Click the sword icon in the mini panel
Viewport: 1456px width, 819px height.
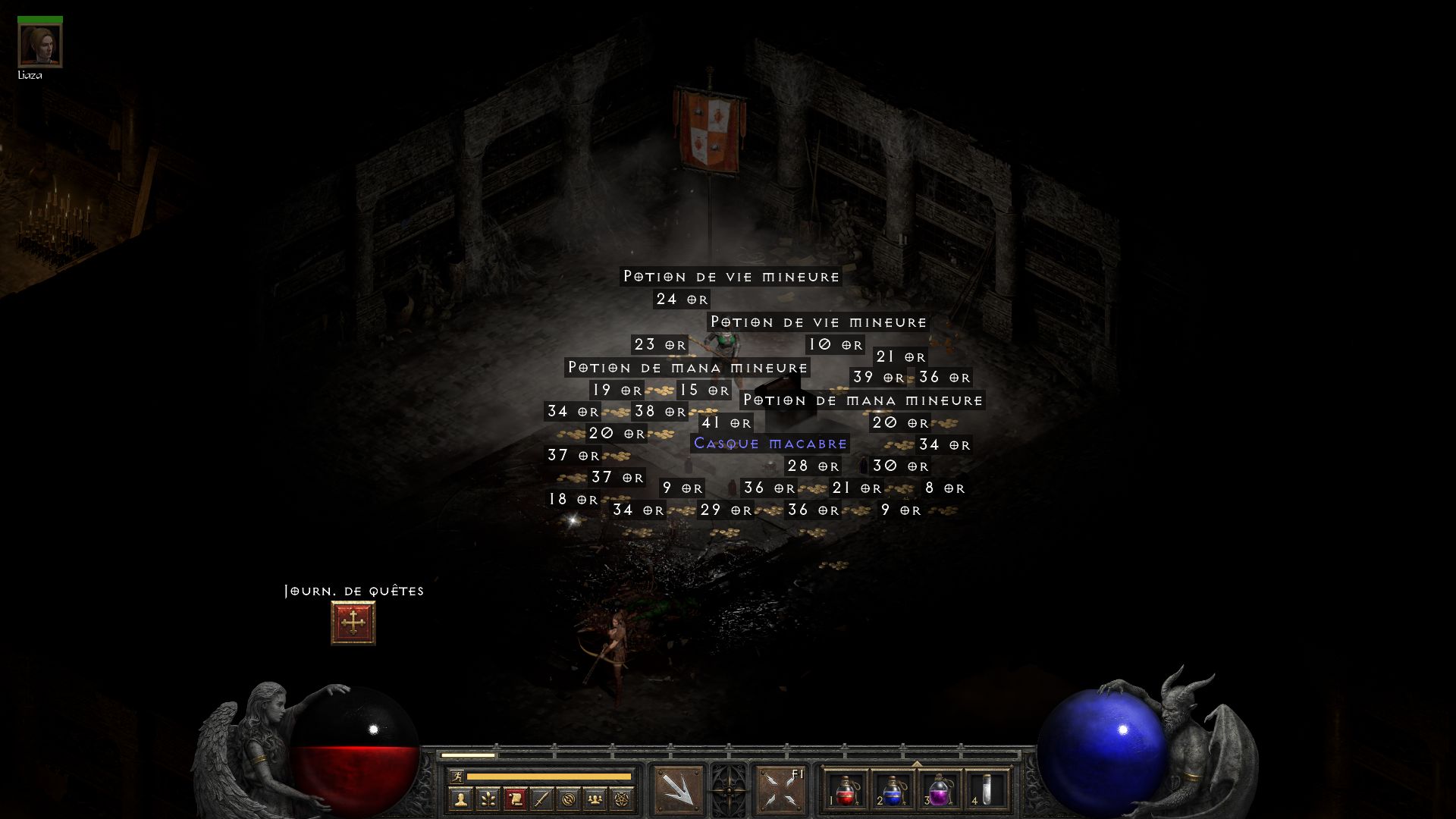pyautogui.click(x=541, y=799)
